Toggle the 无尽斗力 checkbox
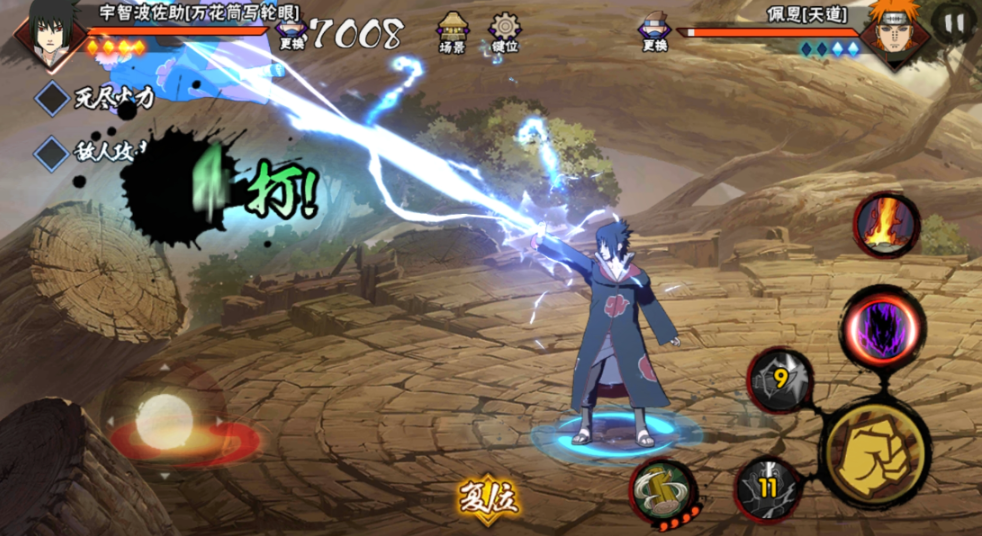The image size is (982, 536). click(x=51, y=99)
